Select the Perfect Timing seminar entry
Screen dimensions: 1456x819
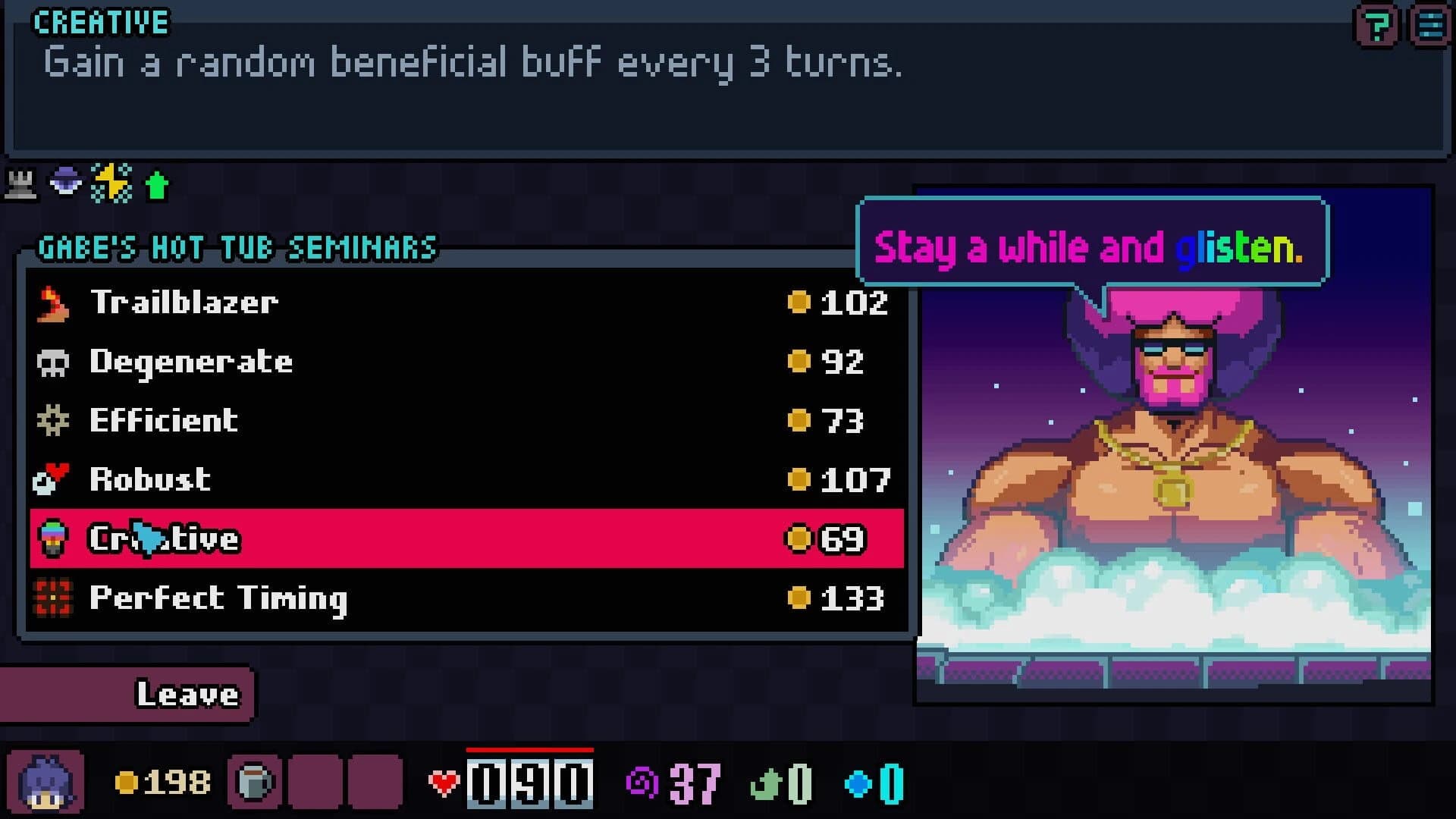(303, 598)
